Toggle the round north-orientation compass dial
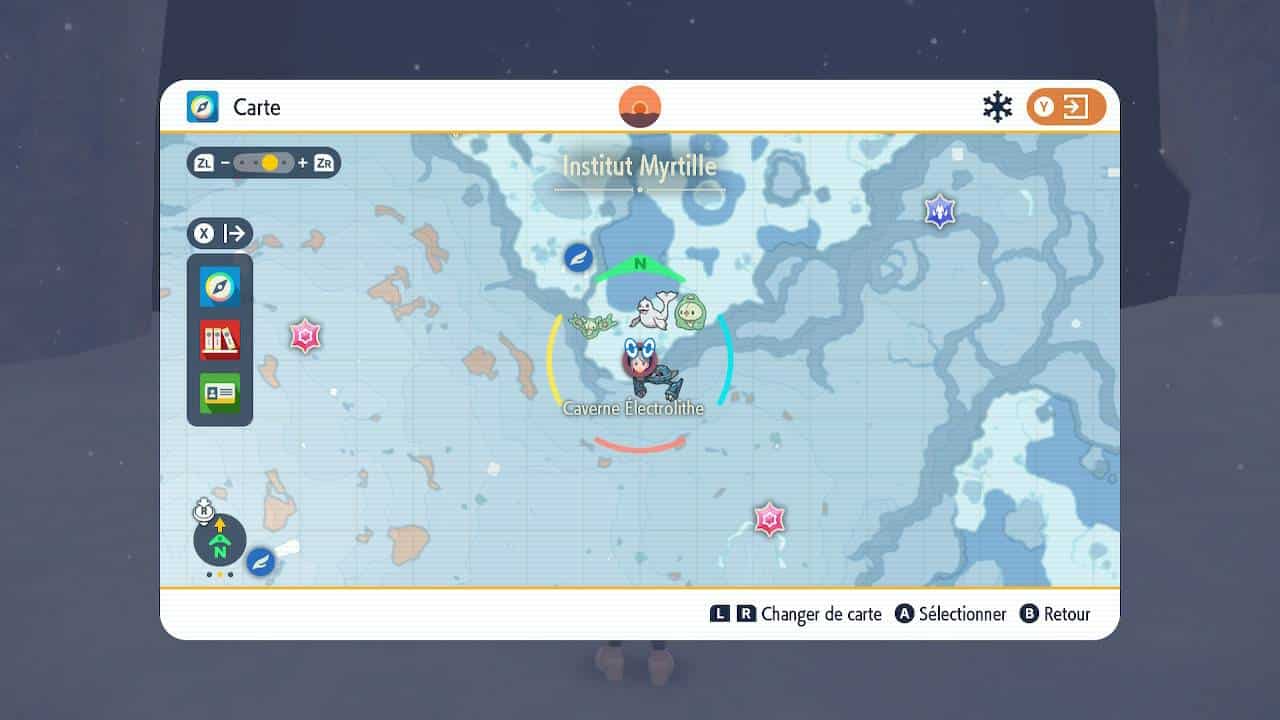The width and height of the screenshot is (1280, 720). click(220, 540)
